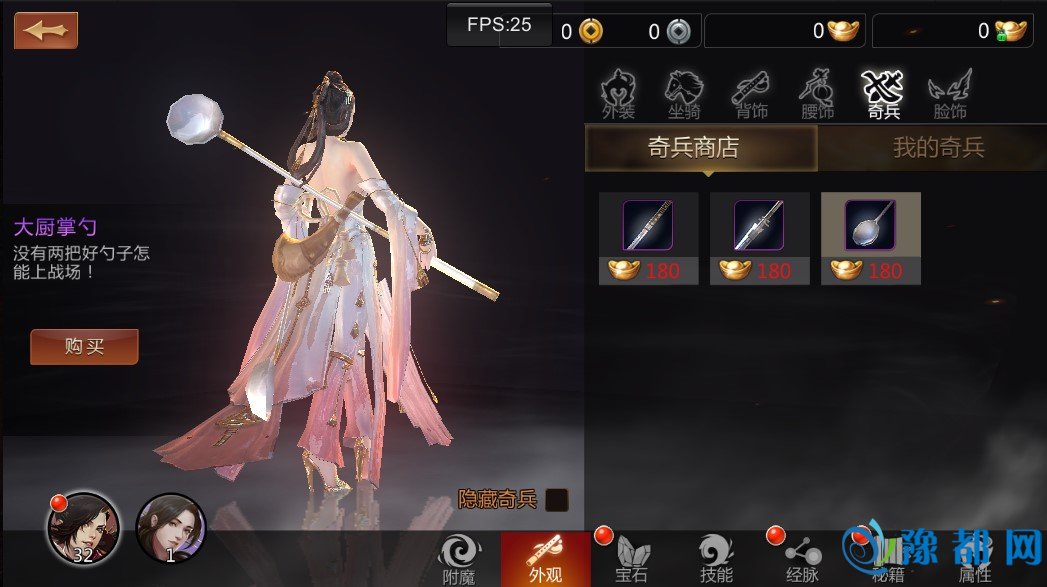Open the 宝石 gems menu

click(x=631, y=558)
